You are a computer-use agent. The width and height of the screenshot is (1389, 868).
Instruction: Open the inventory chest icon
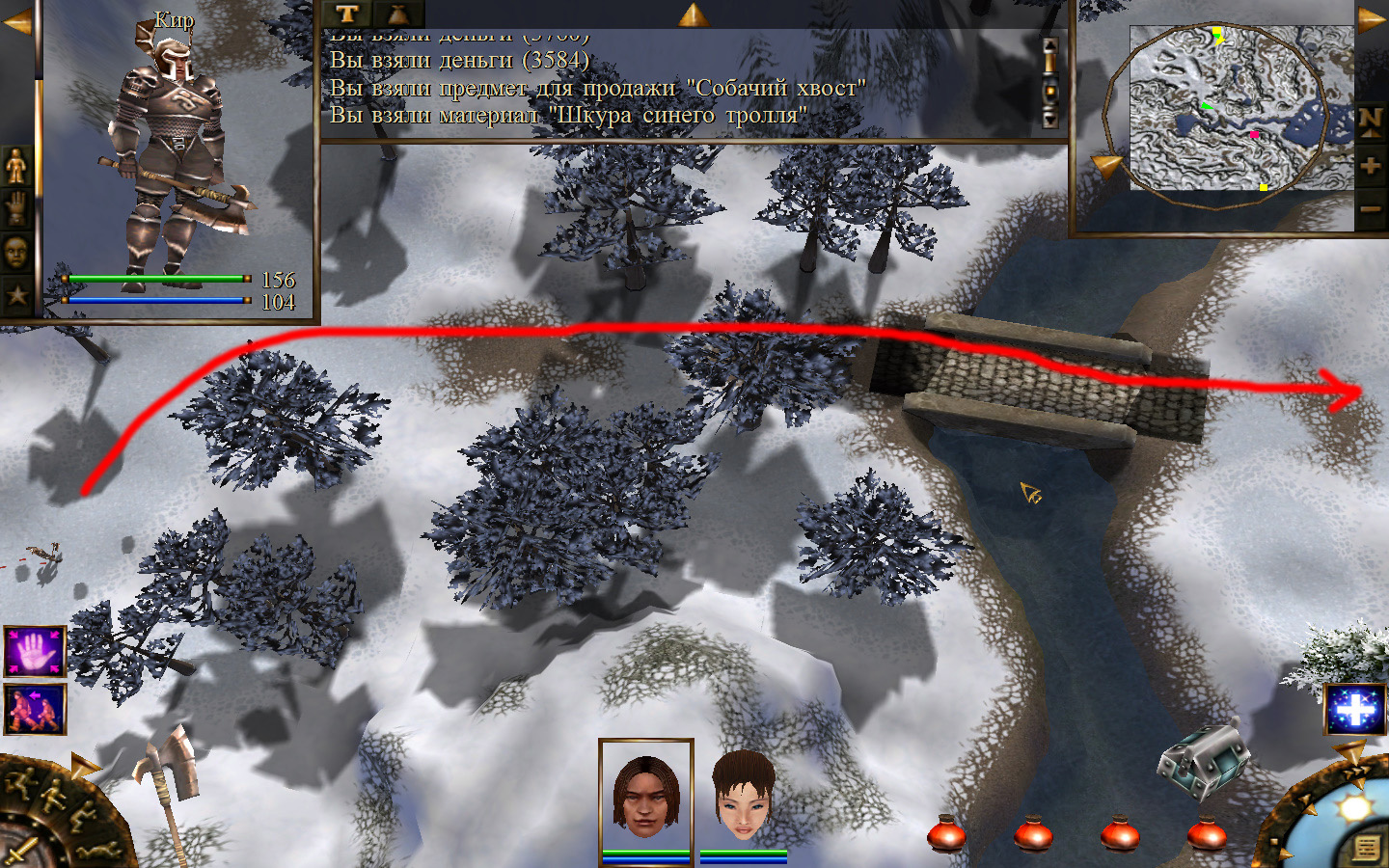[1202, 762]
